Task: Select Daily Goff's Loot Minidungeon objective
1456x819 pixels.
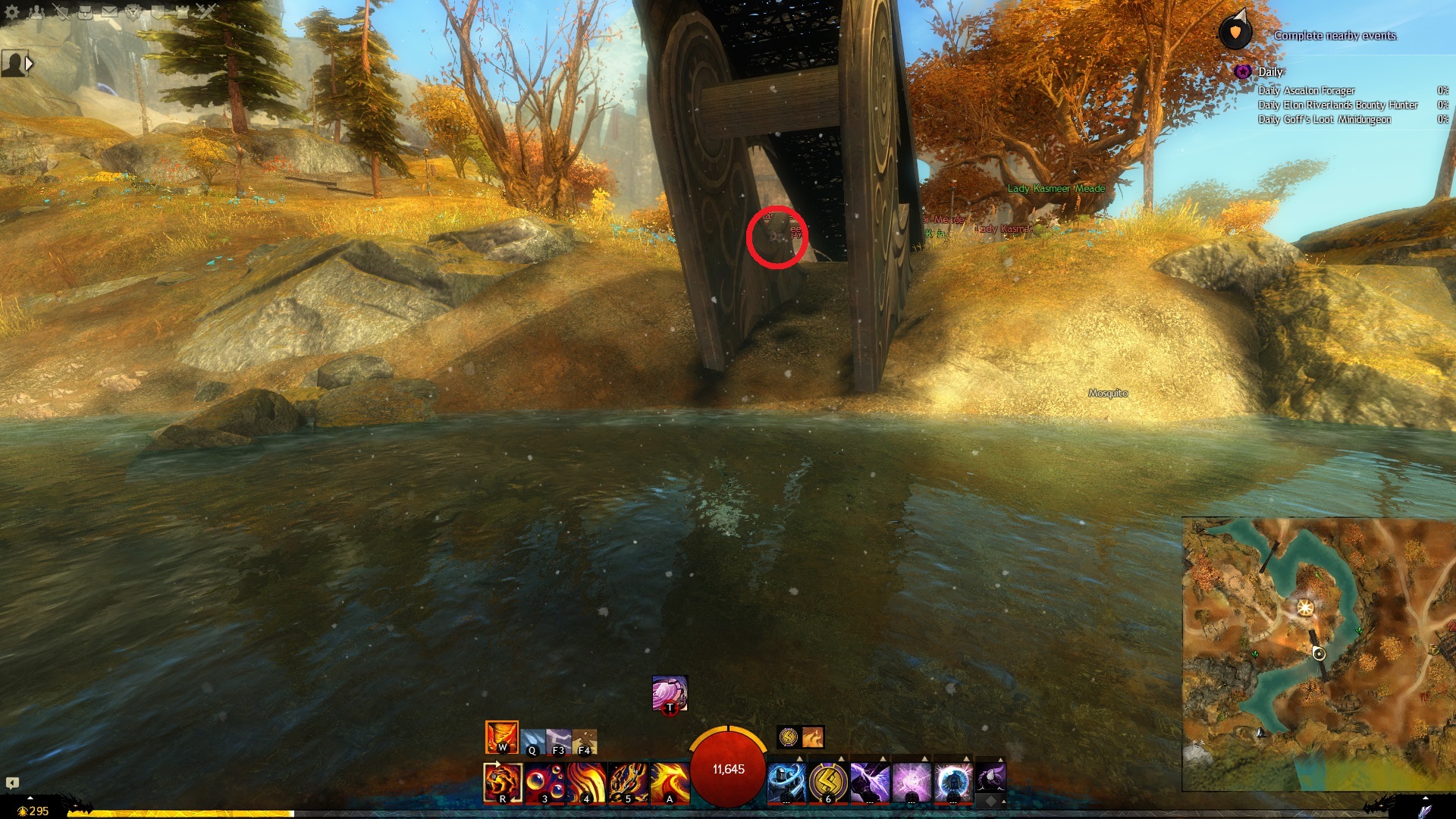Action: click(x=1324, y=119)
